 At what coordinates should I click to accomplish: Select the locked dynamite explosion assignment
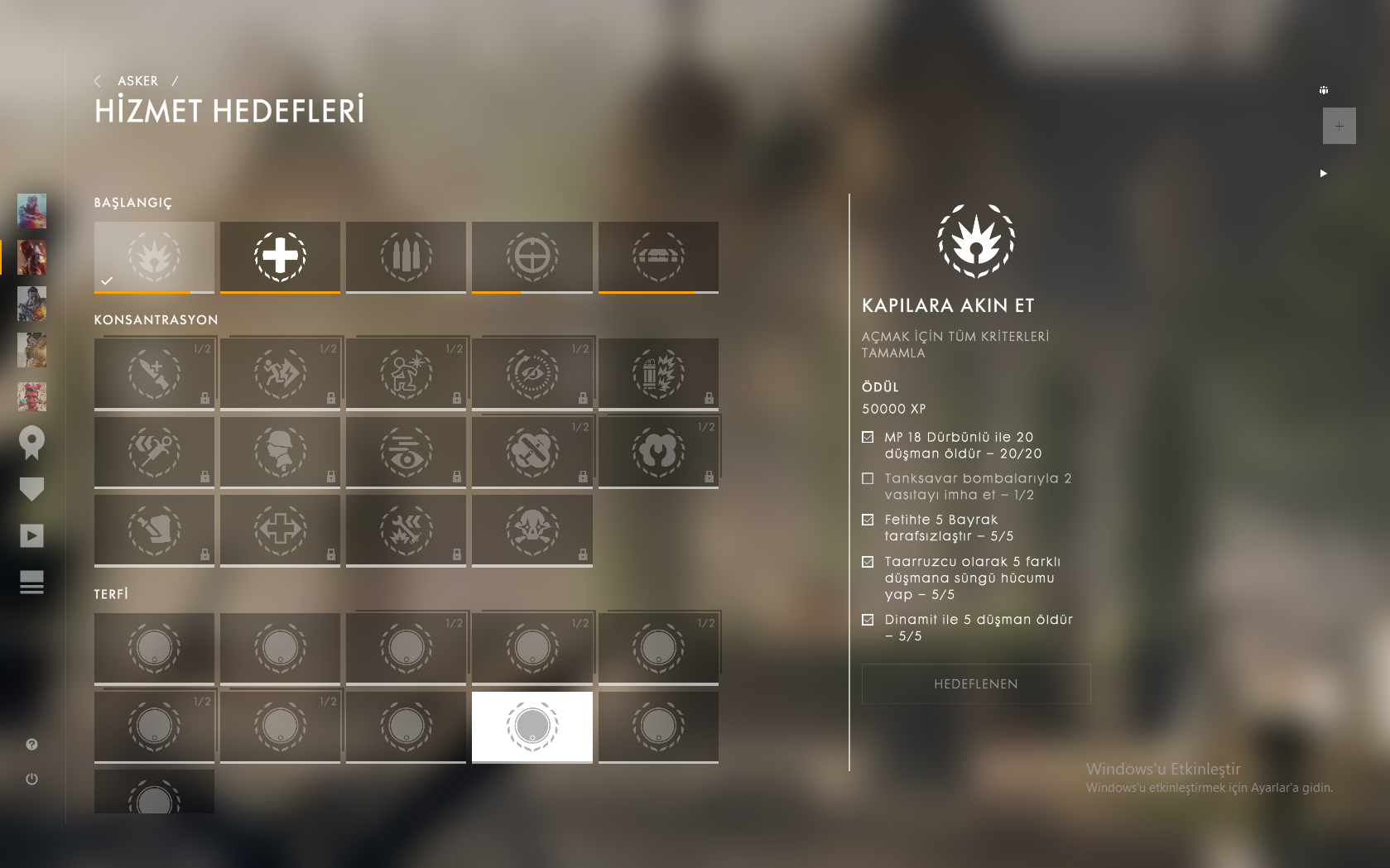click(658, 374)
